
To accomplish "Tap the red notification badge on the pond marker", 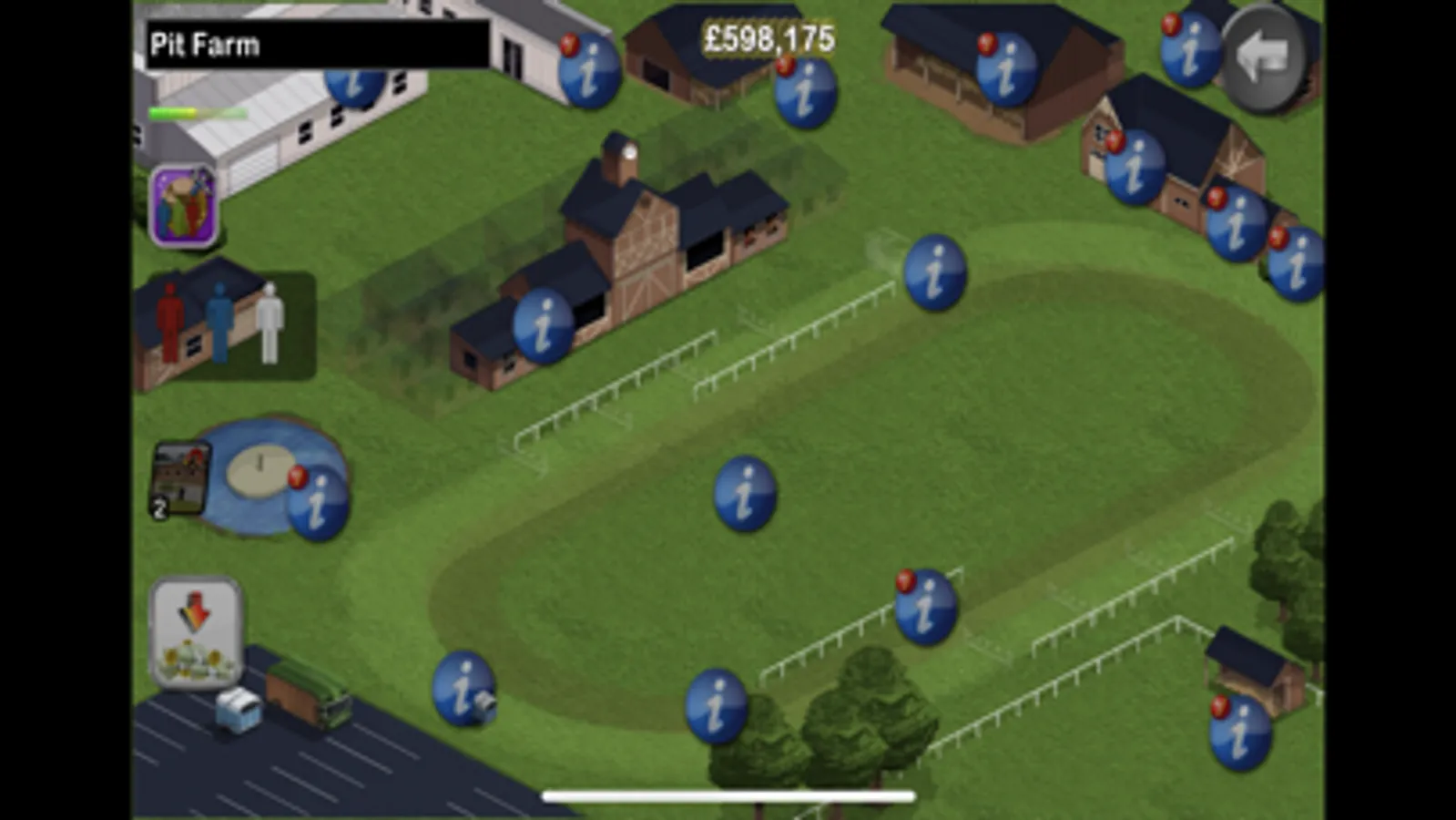I will click(x=299, y=475).
